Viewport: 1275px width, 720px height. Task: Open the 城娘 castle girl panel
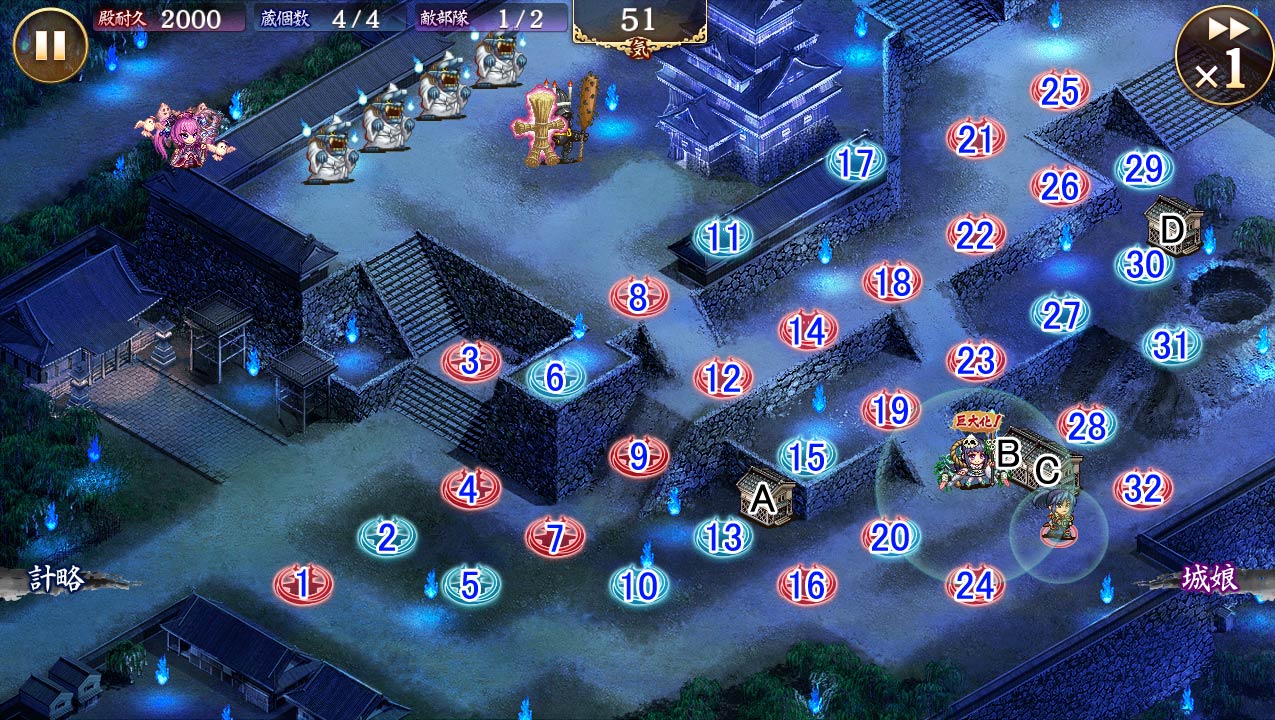point(1210,578)
